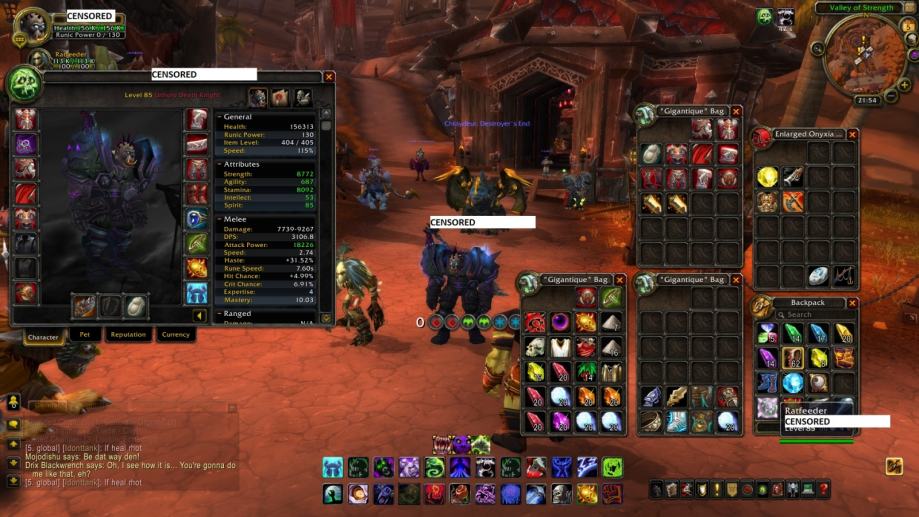Collapse the Attributes stats section
919x517 pixels.
[220, 164]
